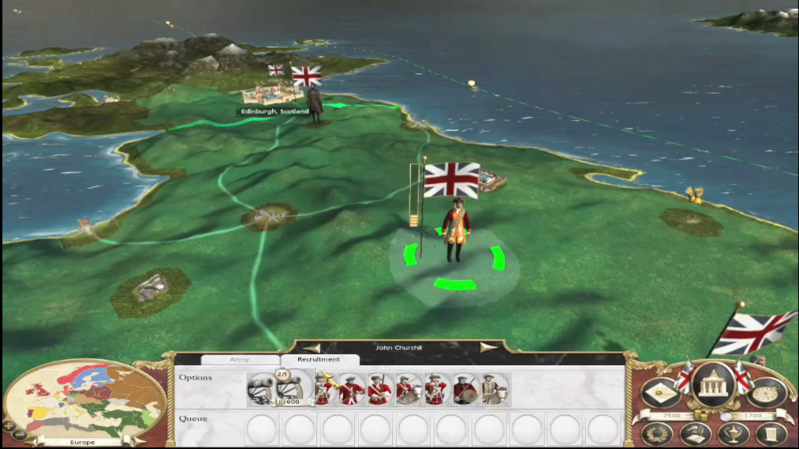Go to the next character after John Churchill
Viewport: 799px width, 449px height.
[x=488, y=348]
